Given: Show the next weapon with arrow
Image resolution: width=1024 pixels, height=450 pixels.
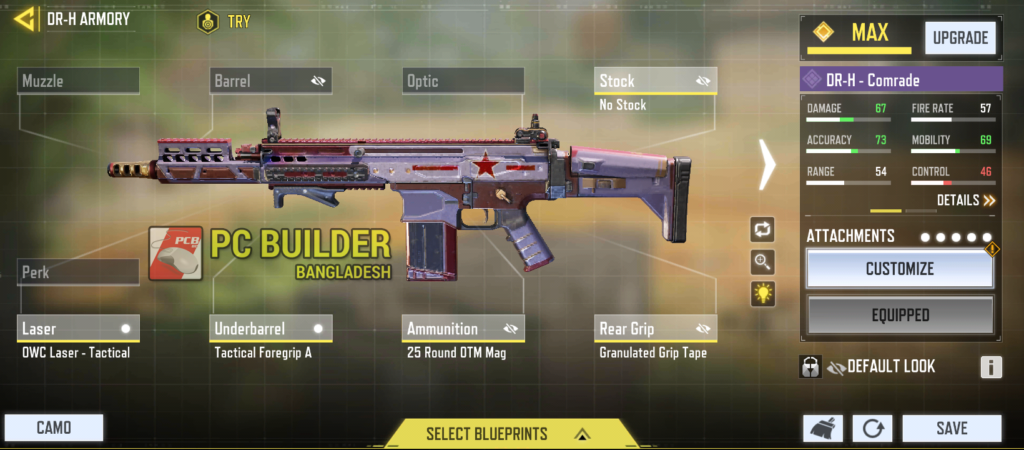Looking at the screenshot, I should 767,164.
